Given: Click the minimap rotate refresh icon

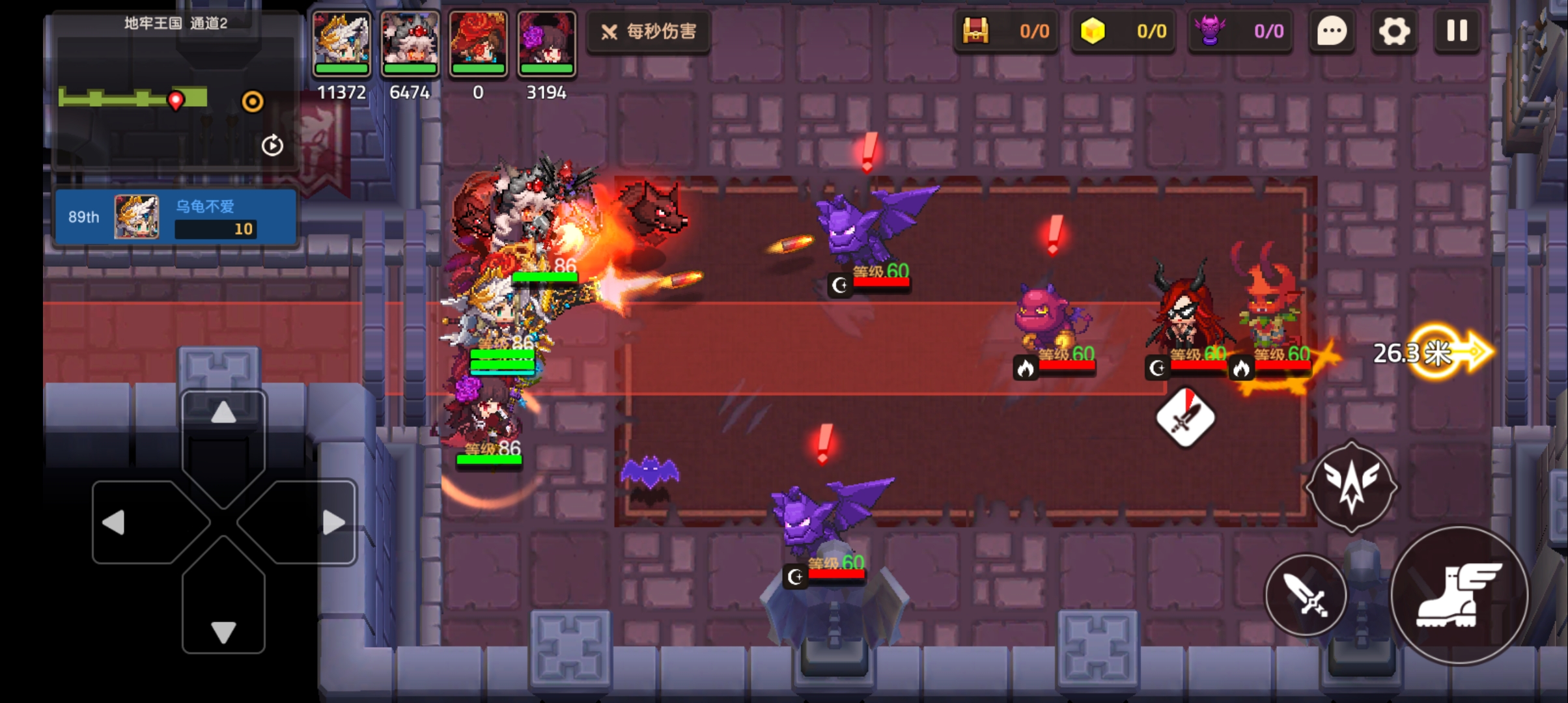Looking at the screenshot, I should pos(272,145).
